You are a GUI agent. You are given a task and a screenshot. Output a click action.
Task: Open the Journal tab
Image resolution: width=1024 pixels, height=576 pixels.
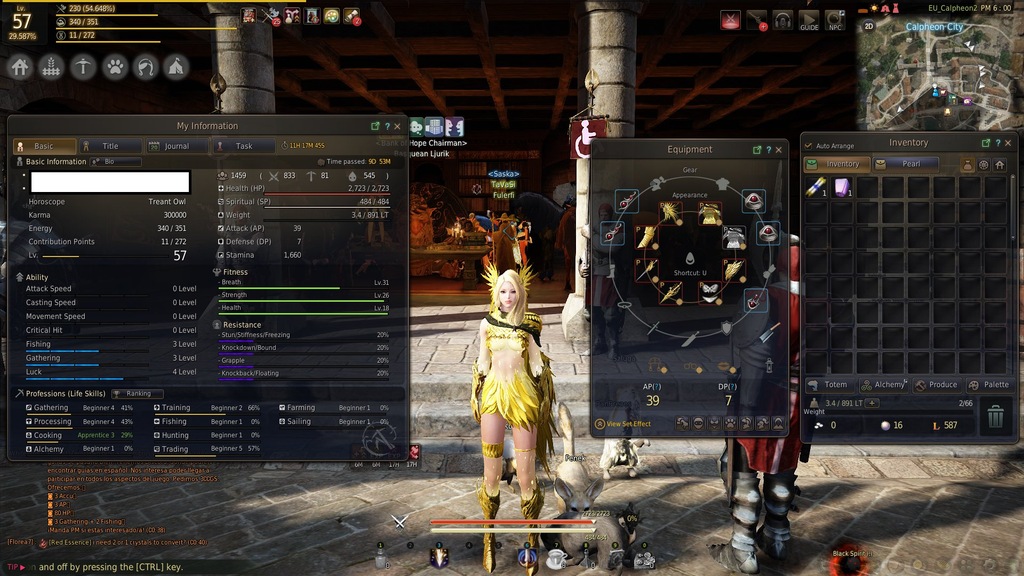point(175,146)
